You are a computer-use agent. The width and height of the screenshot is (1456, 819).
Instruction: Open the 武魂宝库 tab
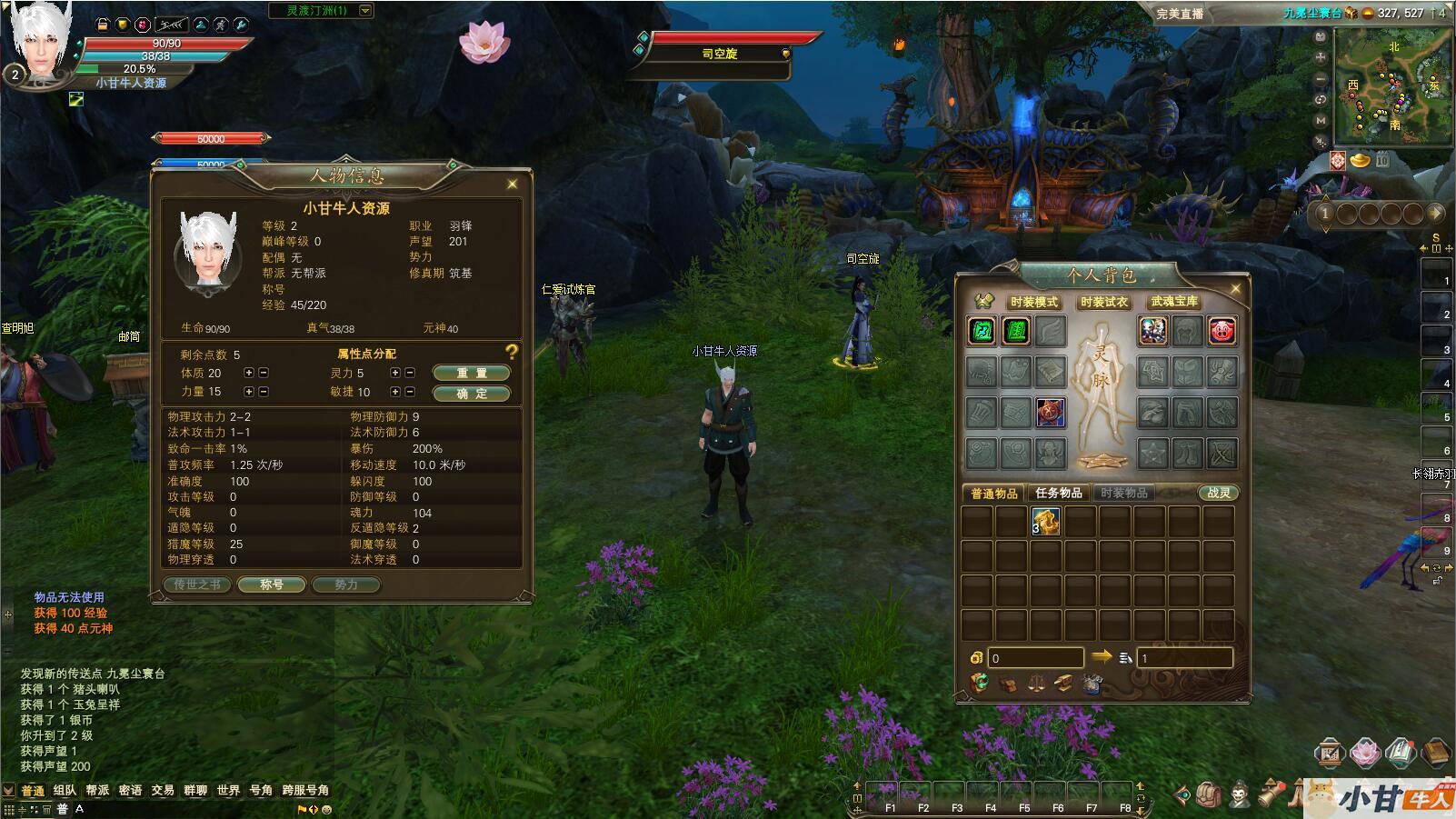(x=1174, y=302)
